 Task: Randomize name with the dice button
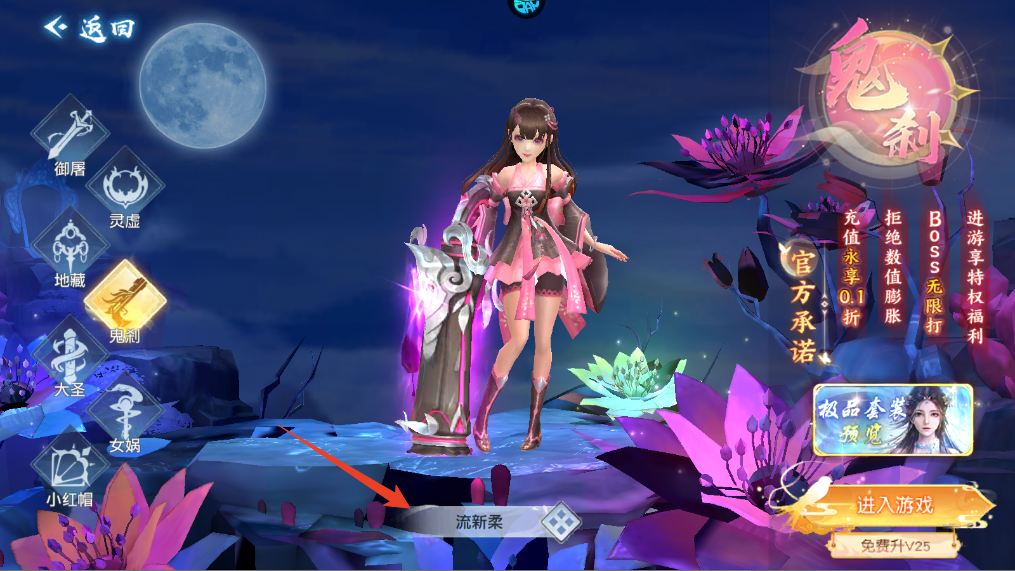(560, 520)
